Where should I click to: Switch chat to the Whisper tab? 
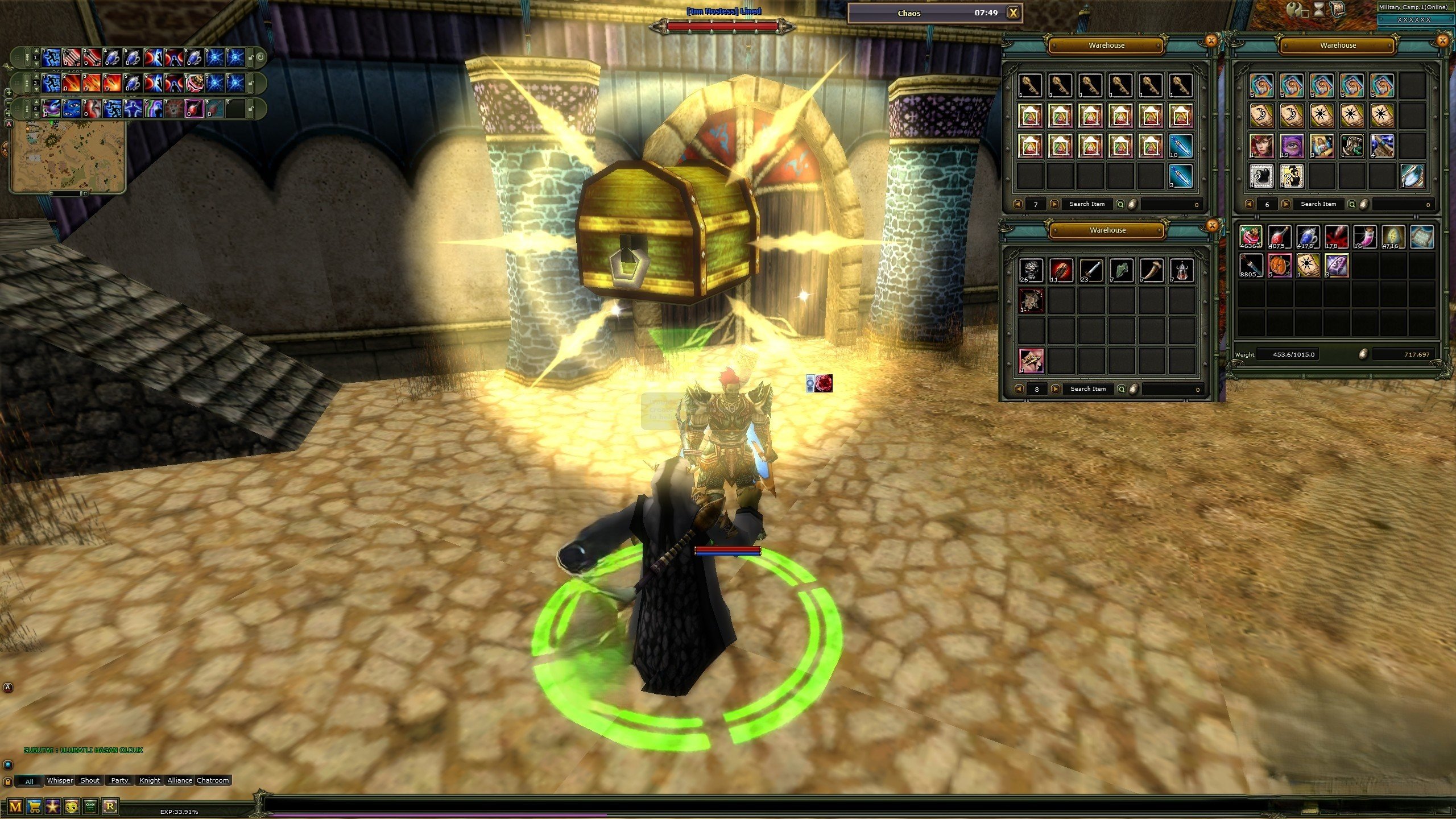[x=60, y=780]
